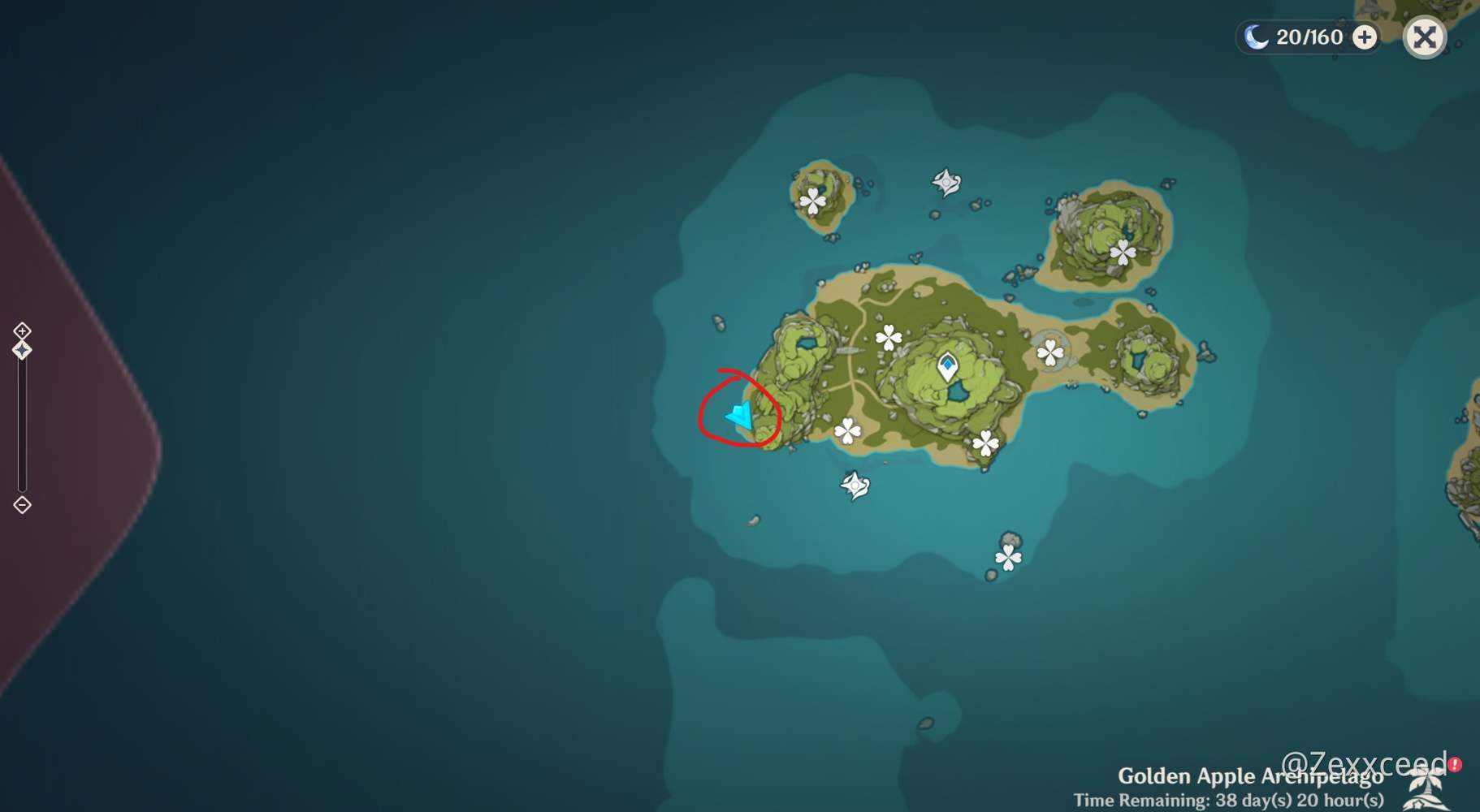Close the map with the X button
The height and width of the screenshot is (812, 1480).
click(x=1426, y=37)
